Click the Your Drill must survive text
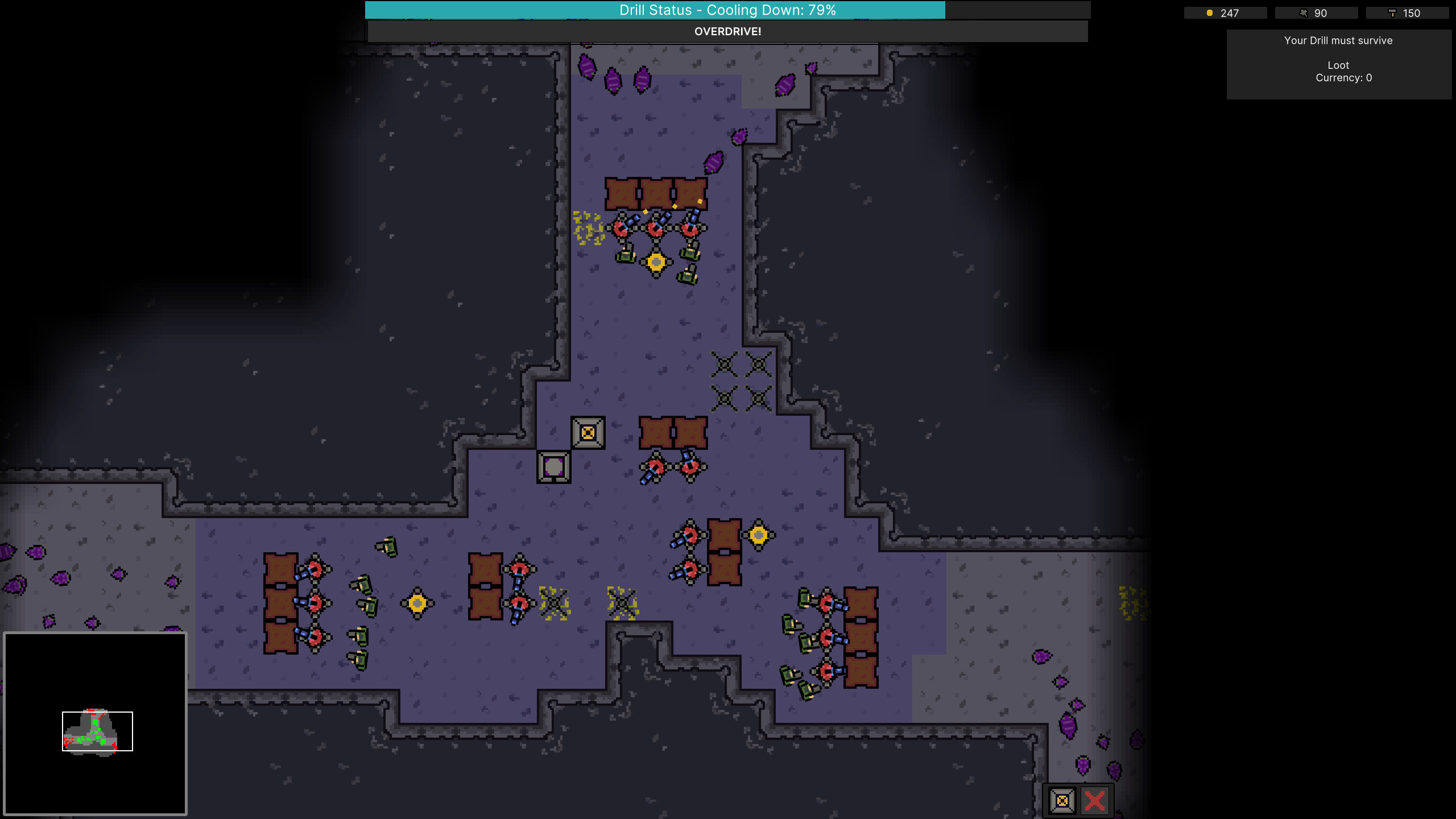The width and height of the screenshot is (1456, 819). (1338, 40)
